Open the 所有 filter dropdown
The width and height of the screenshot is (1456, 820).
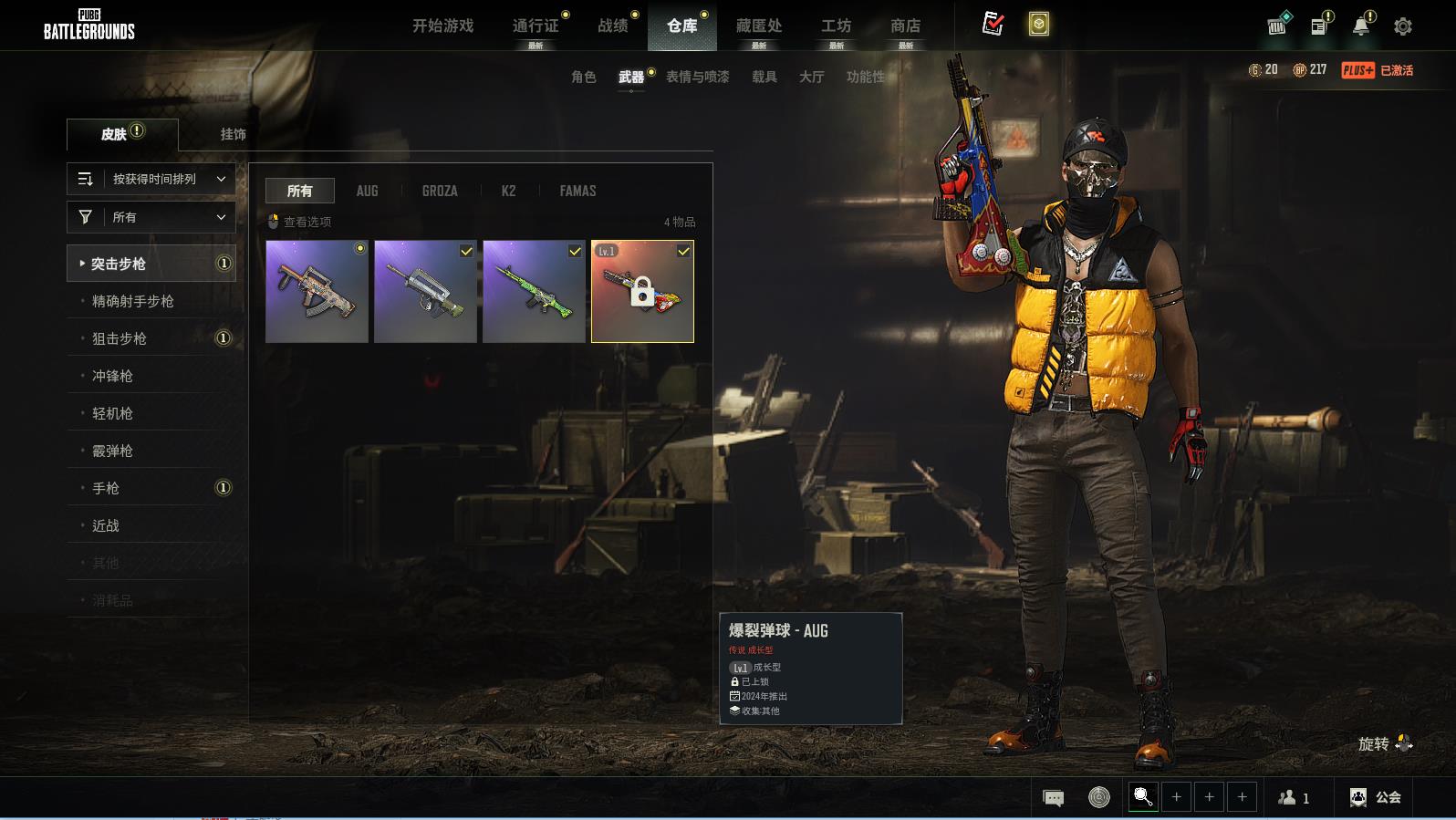point(151,217)
